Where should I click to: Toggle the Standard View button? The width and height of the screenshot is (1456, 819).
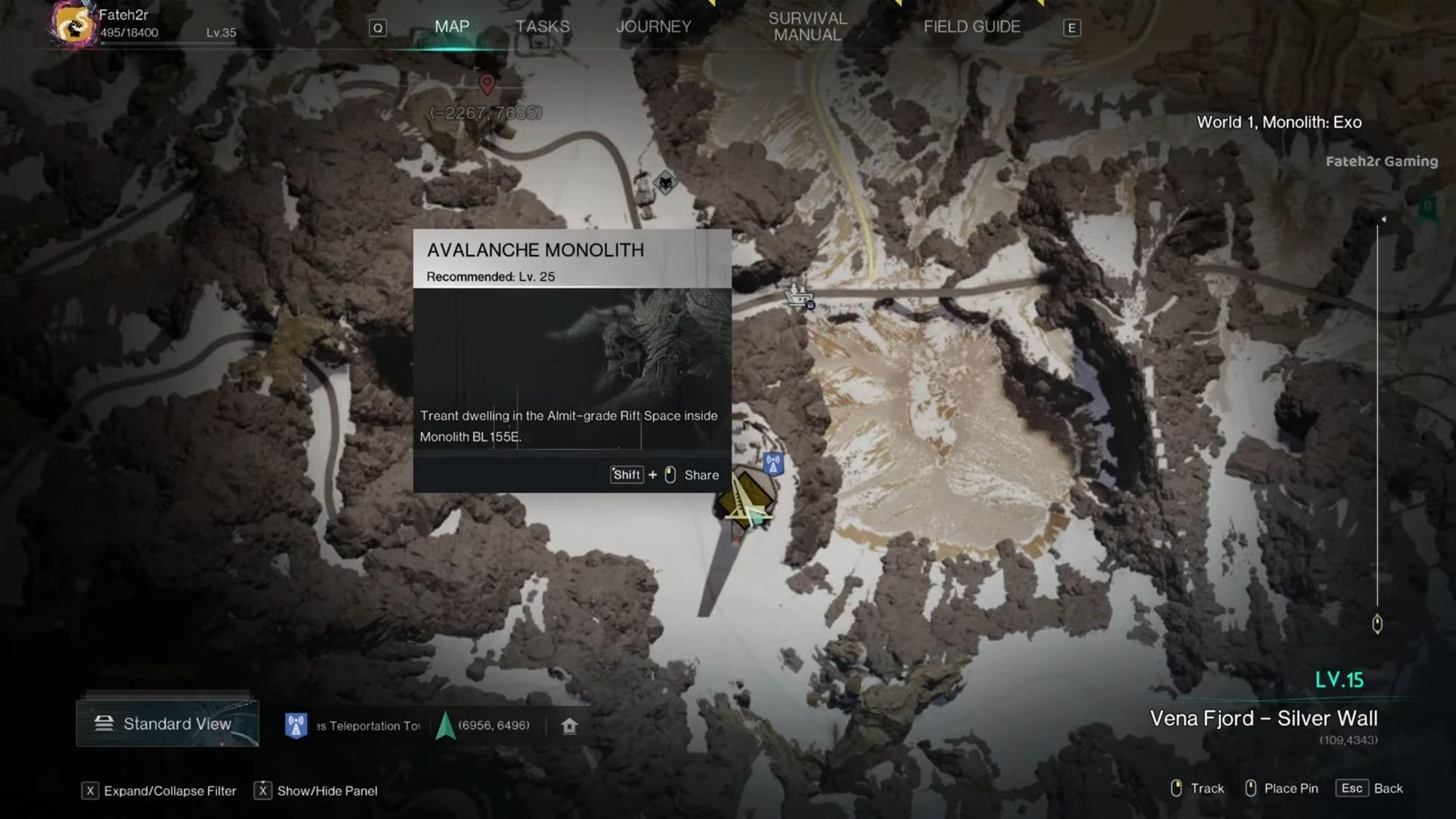tap(168, 723)
